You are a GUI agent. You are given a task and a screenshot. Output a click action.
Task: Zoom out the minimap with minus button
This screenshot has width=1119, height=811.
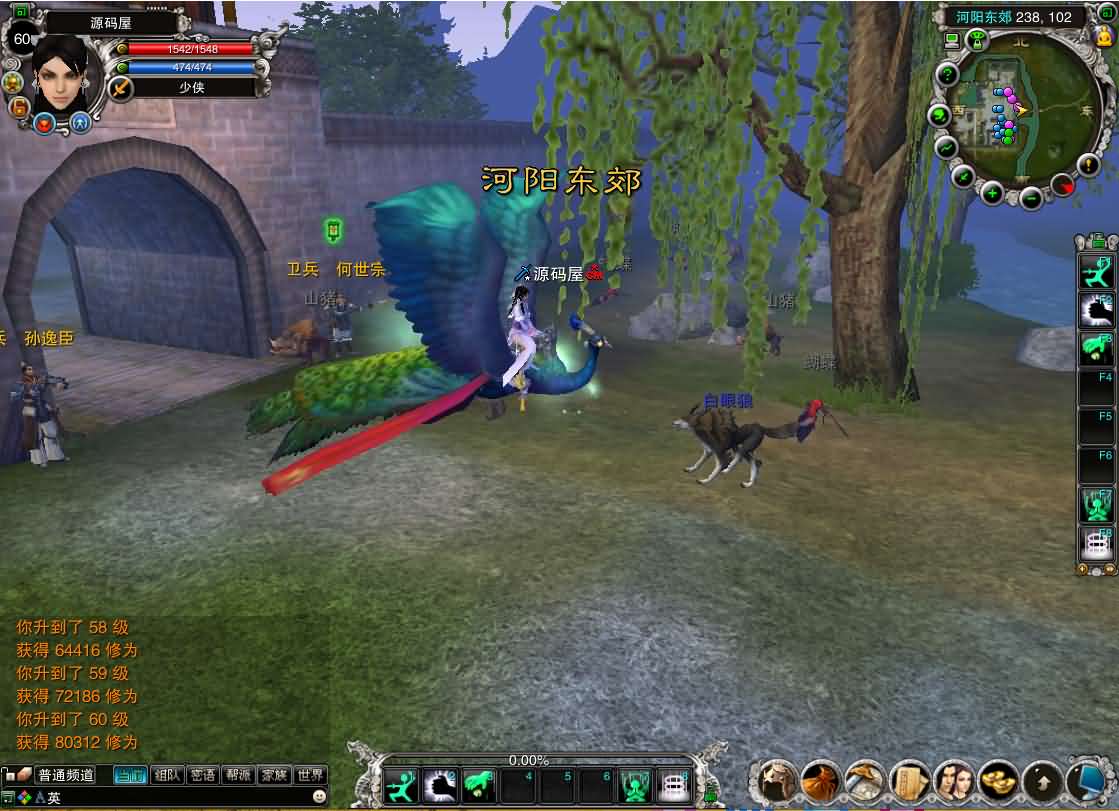(1030, 197)
